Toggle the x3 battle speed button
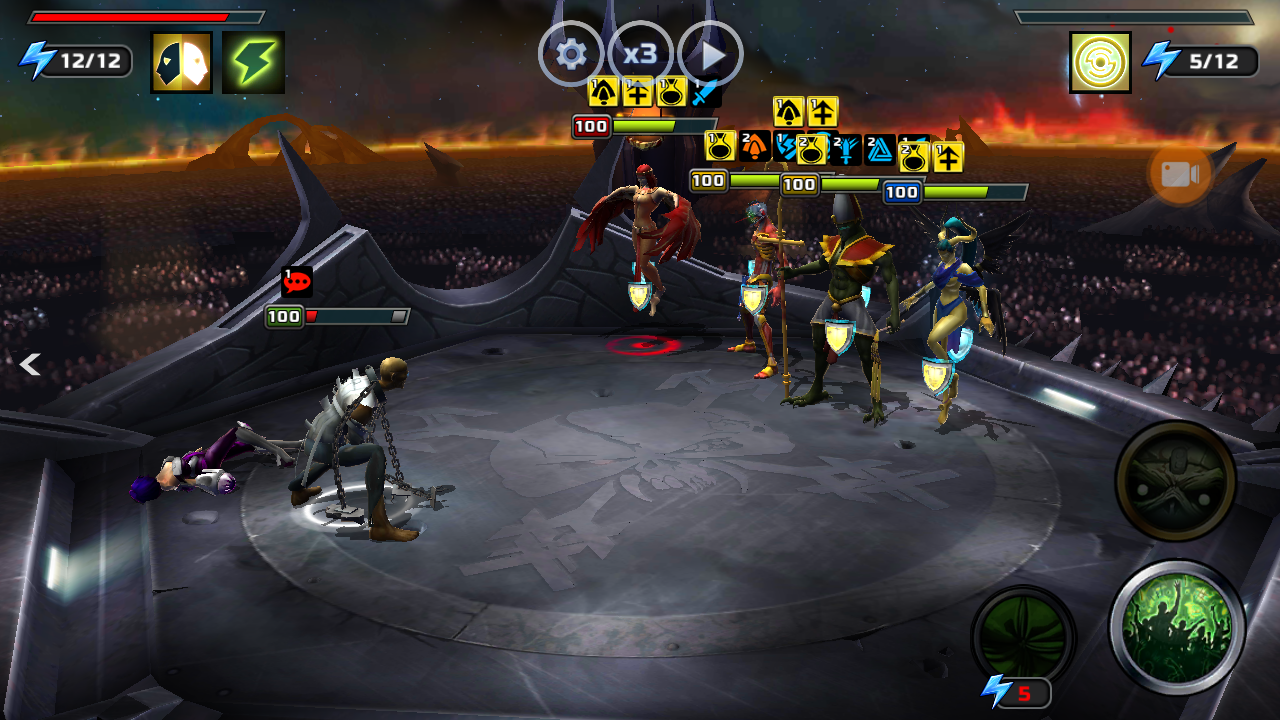Image resolution: width=1280 pixels, height=720 pixels. (640, 54)
